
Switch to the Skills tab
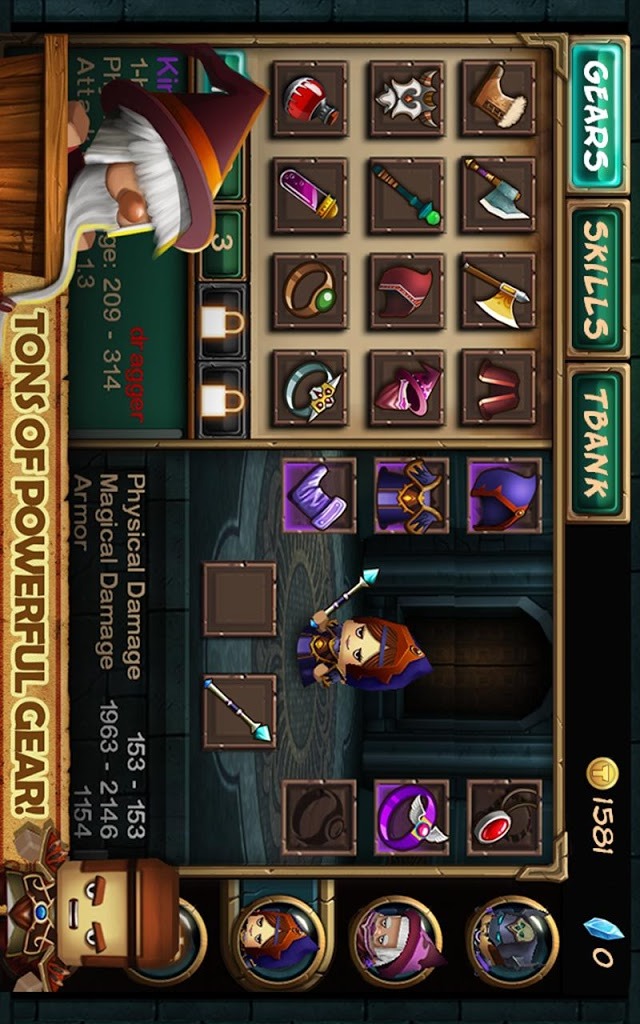coord(597,279)
